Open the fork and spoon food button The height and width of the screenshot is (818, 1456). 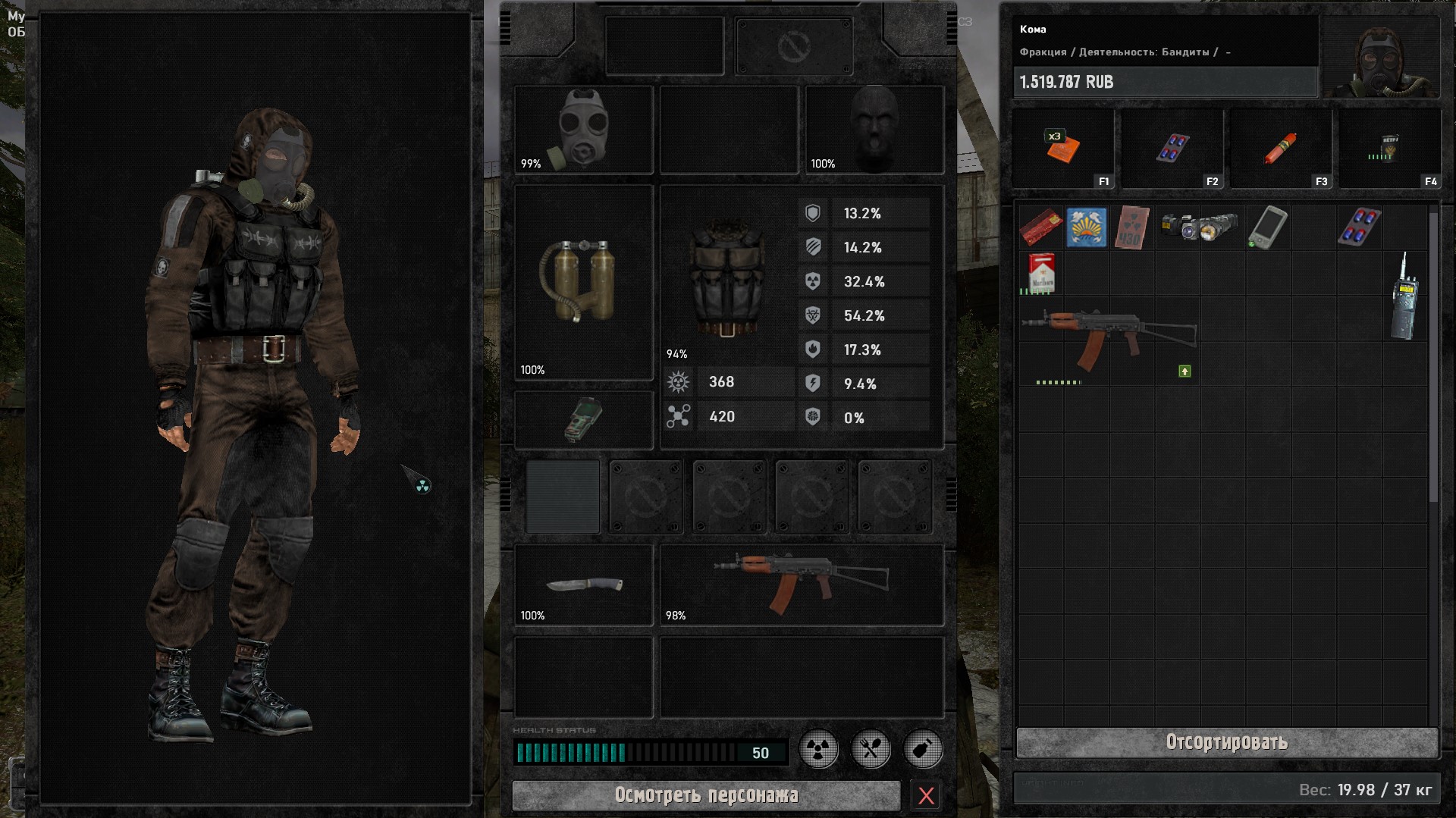tap(871, 750)
